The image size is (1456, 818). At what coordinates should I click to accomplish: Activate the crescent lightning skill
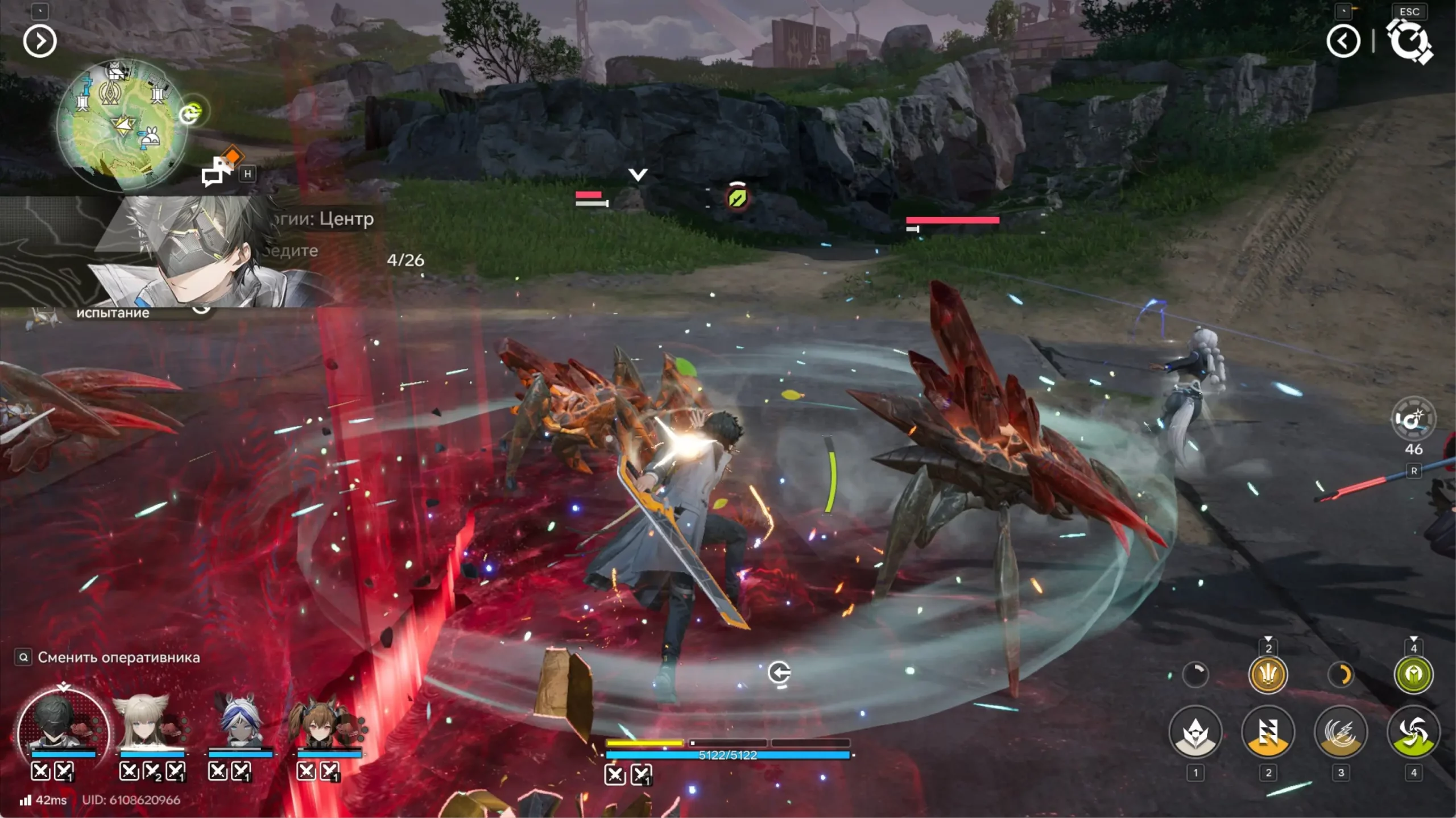click(1341, 732)
